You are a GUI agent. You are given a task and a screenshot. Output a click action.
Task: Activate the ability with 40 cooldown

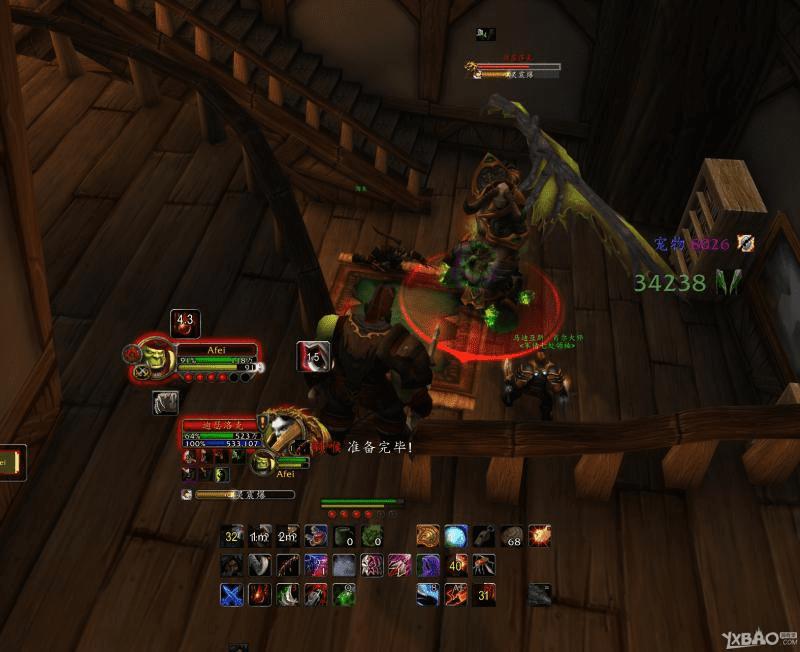456,566
